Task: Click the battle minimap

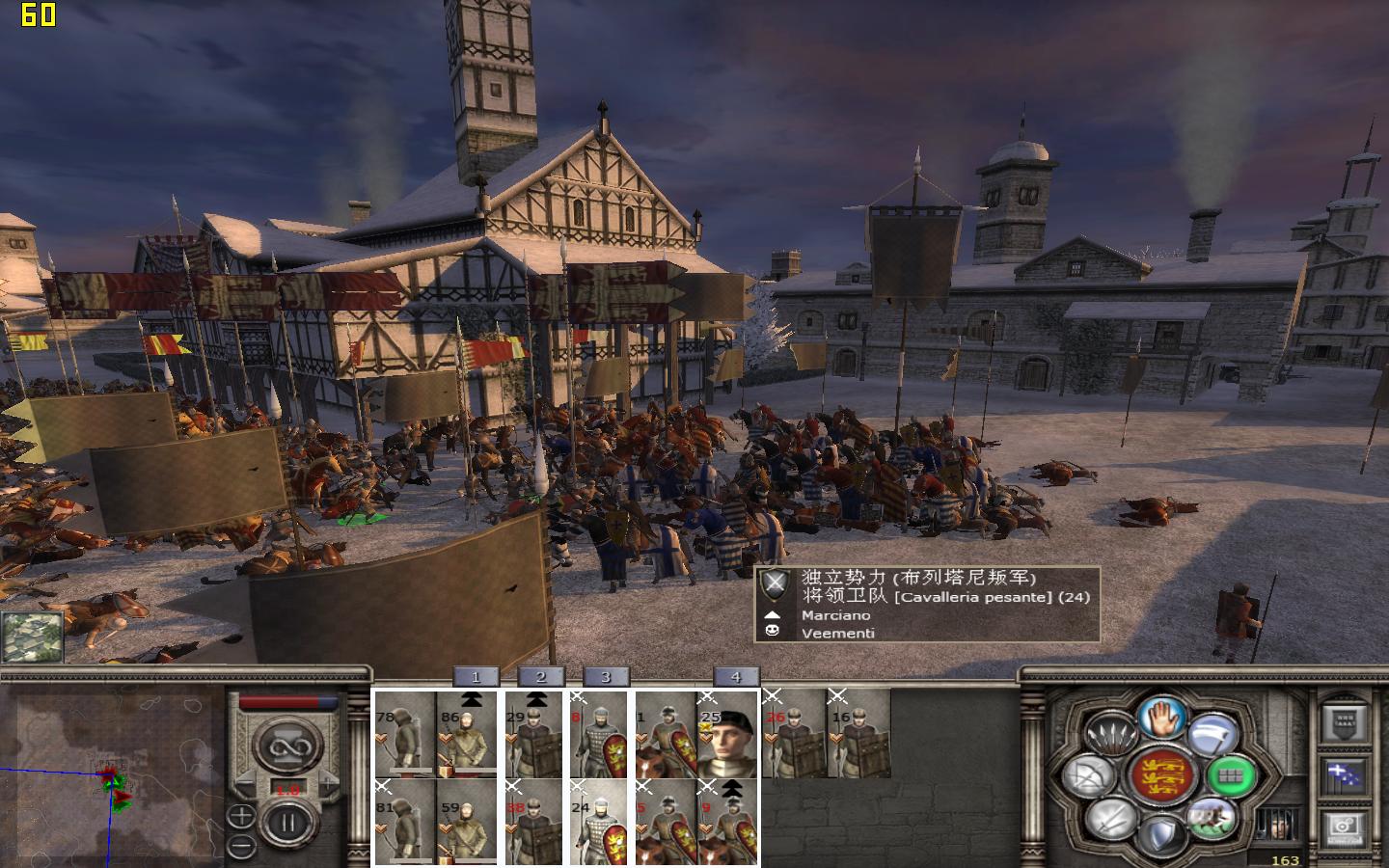Action: [111, 772]
